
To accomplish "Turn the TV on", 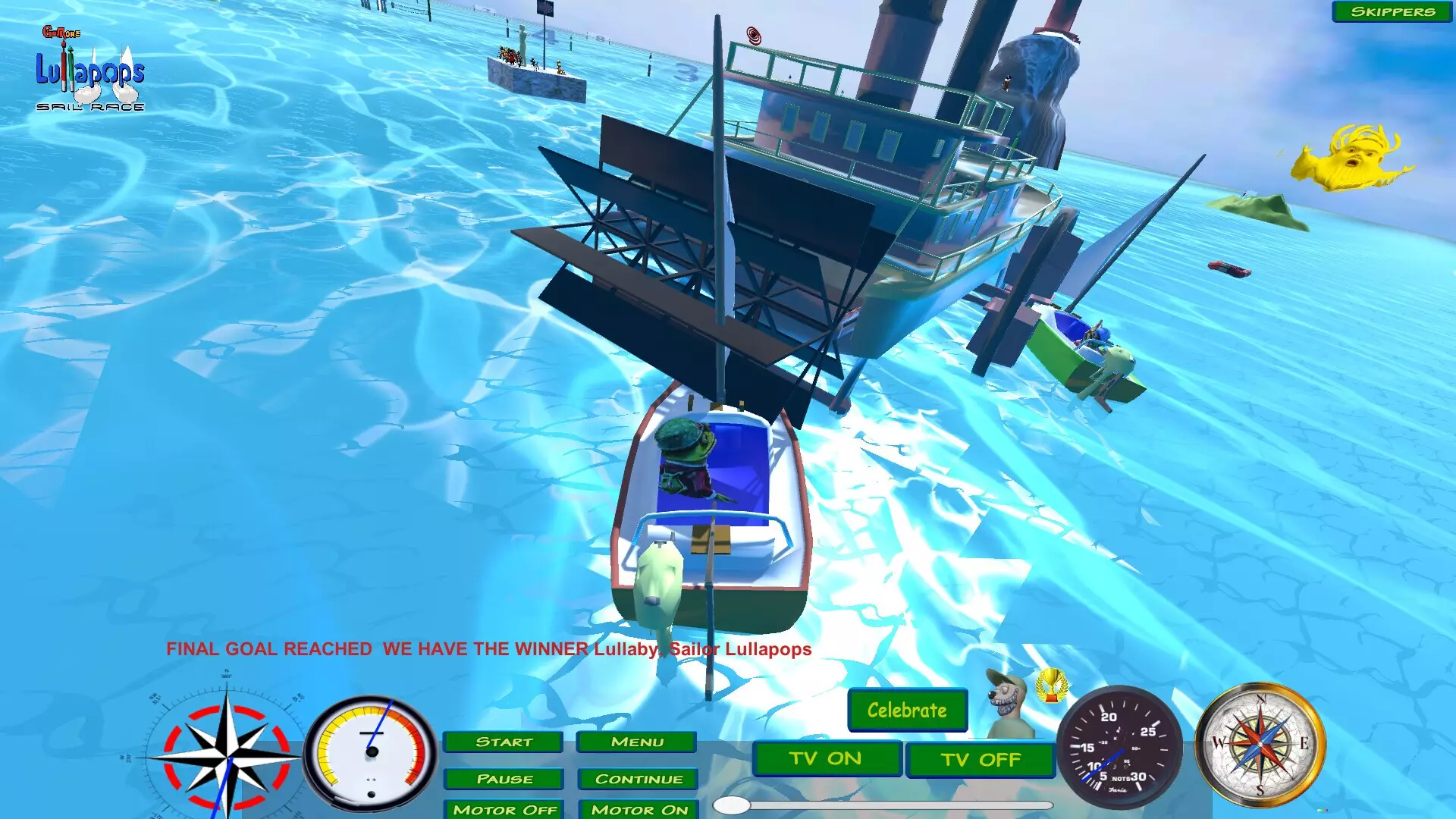I will click(x=827, y=759).
